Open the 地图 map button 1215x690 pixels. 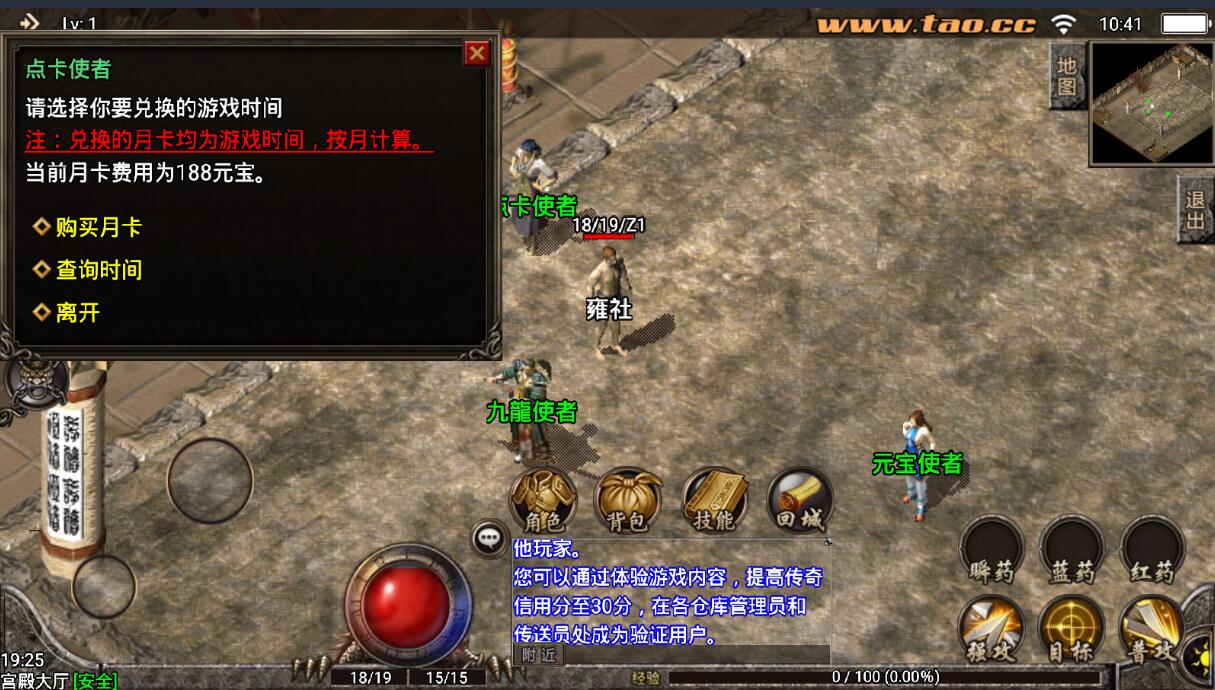(x=1067, y=76)
